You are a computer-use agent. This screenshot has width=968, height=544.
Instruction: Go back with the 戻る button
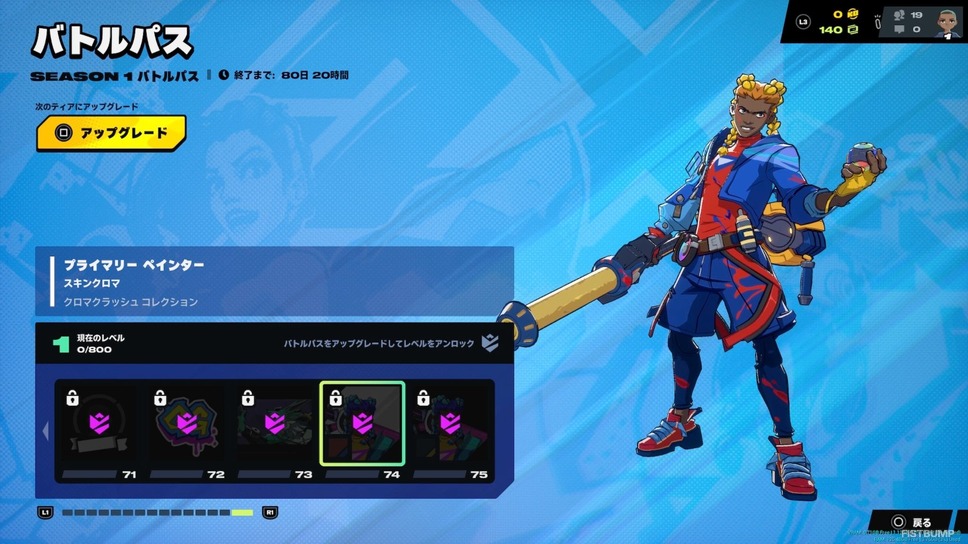point(911,522)
